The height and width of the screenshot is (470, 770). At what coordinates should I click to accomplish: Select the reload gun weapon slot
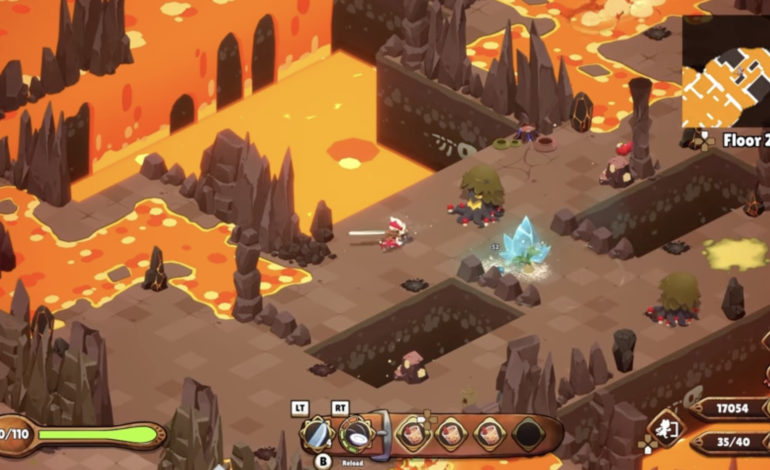pyautogui.click(x=357, y=434)
